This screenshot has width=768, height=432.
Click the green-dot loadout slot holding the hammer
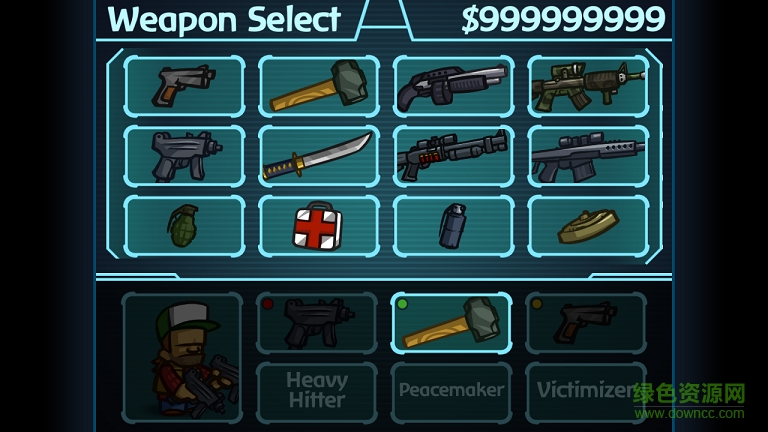(451, 323)
